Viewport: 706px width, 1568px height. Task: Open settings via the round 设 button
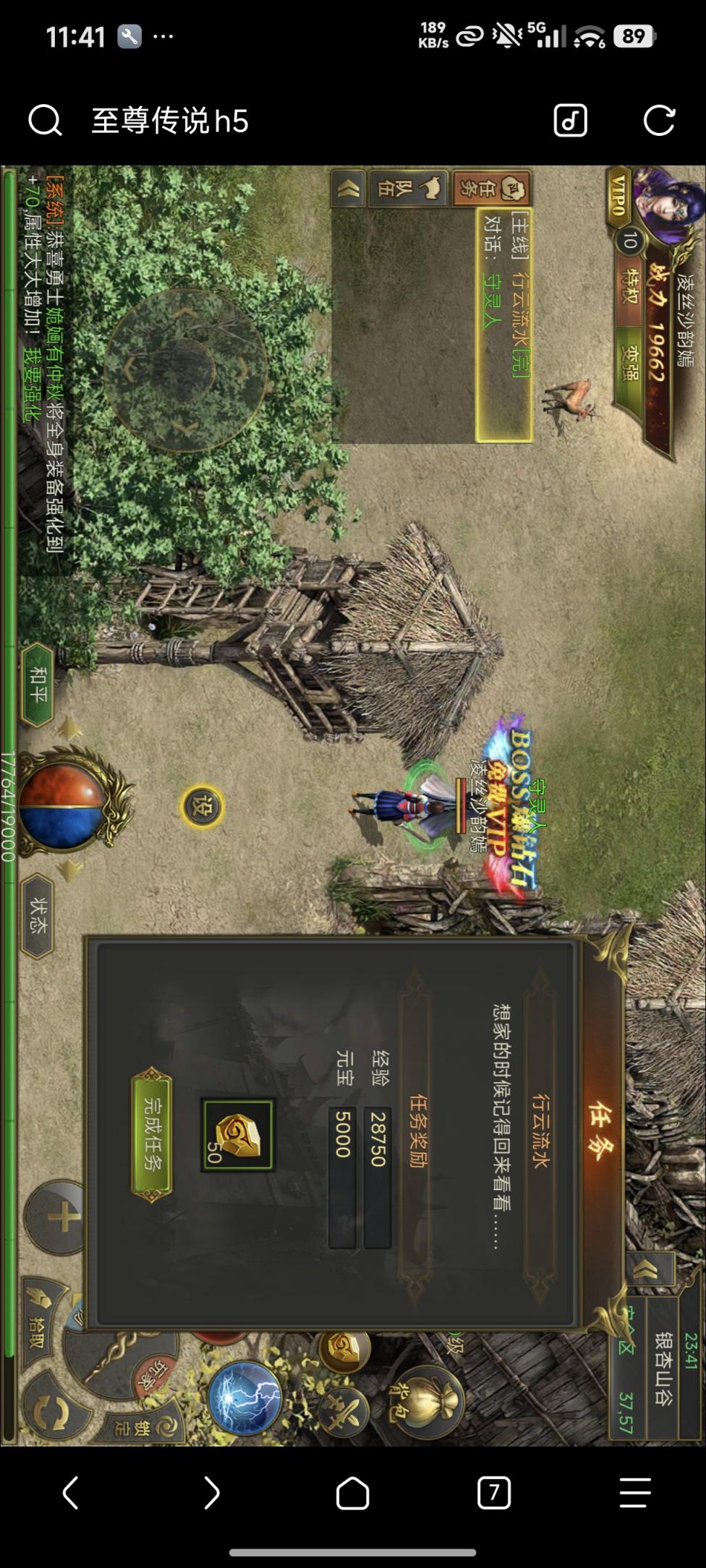point(202,806)
